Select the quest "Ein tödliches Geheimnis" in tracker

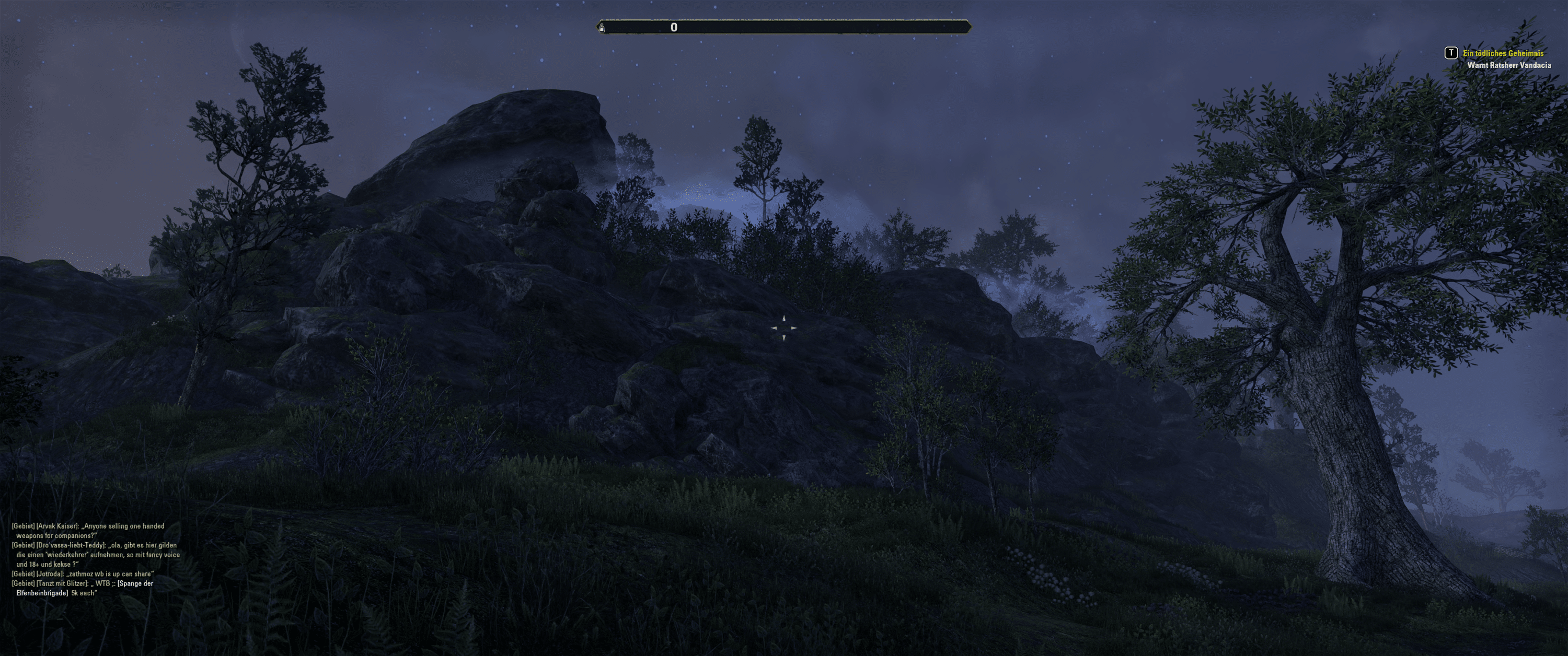(x=1503, y=54)
